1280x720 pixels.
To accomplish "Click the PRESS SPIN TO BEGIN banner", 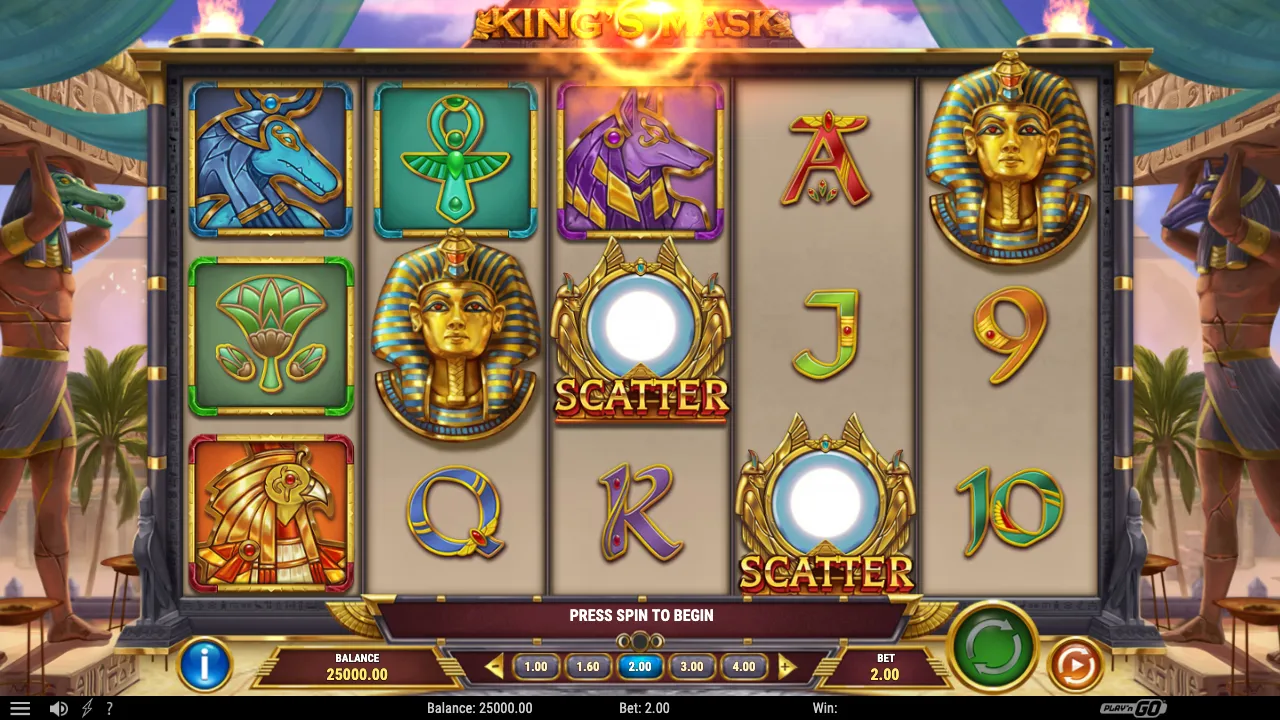I will click(x=640, y=615).
